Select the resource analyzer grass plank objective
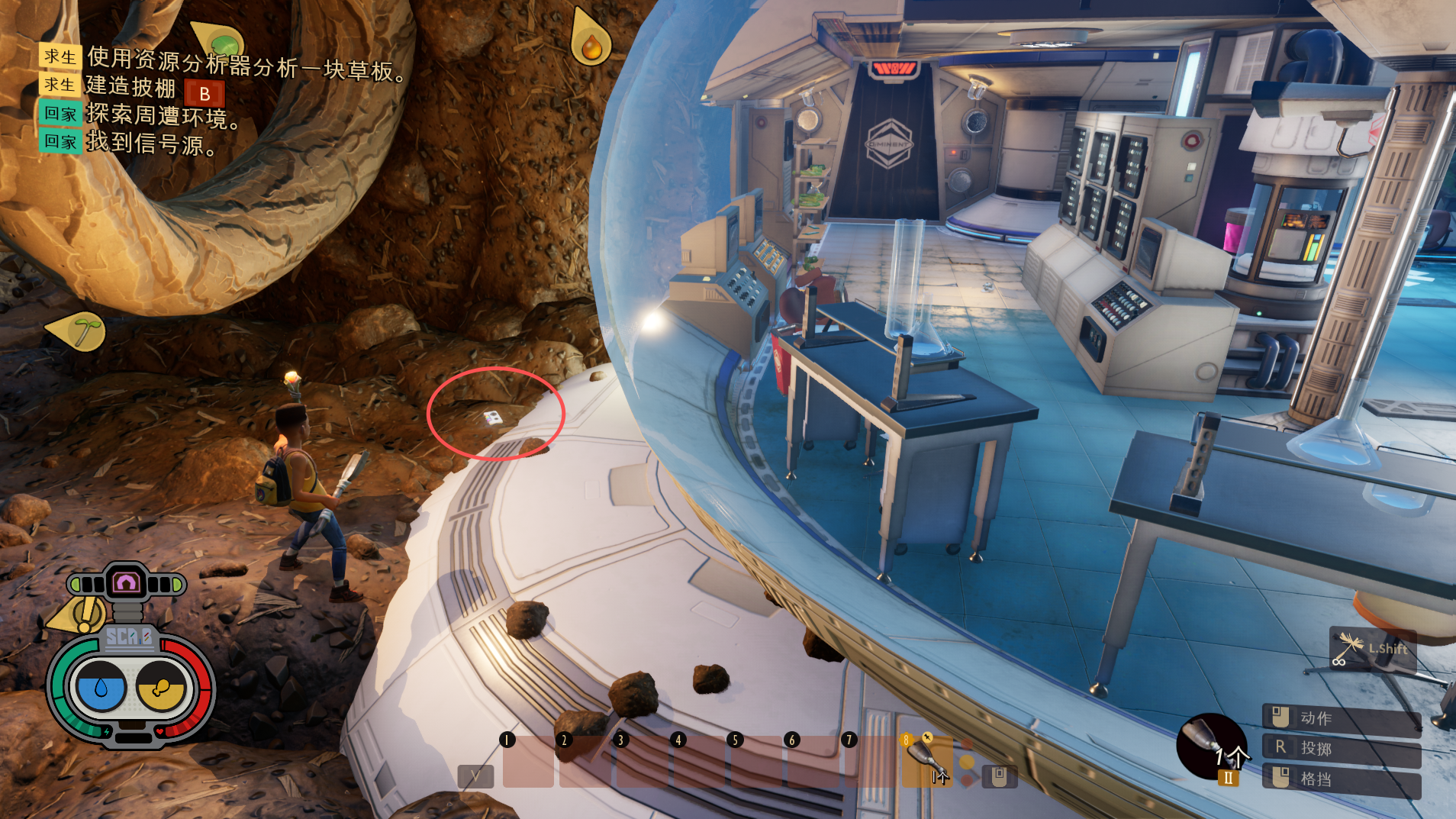 246,63
